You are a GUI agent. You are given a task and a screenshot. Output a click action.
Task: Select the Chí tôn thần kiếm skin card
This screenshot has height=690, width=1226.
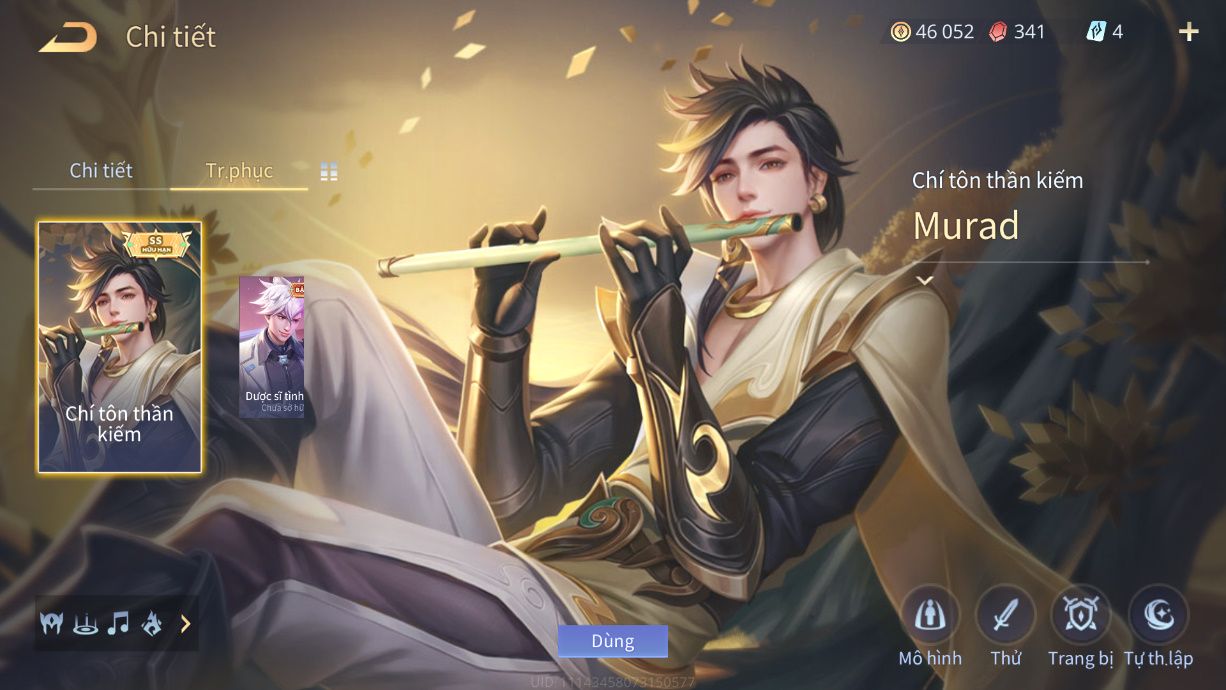pos(120,346)
